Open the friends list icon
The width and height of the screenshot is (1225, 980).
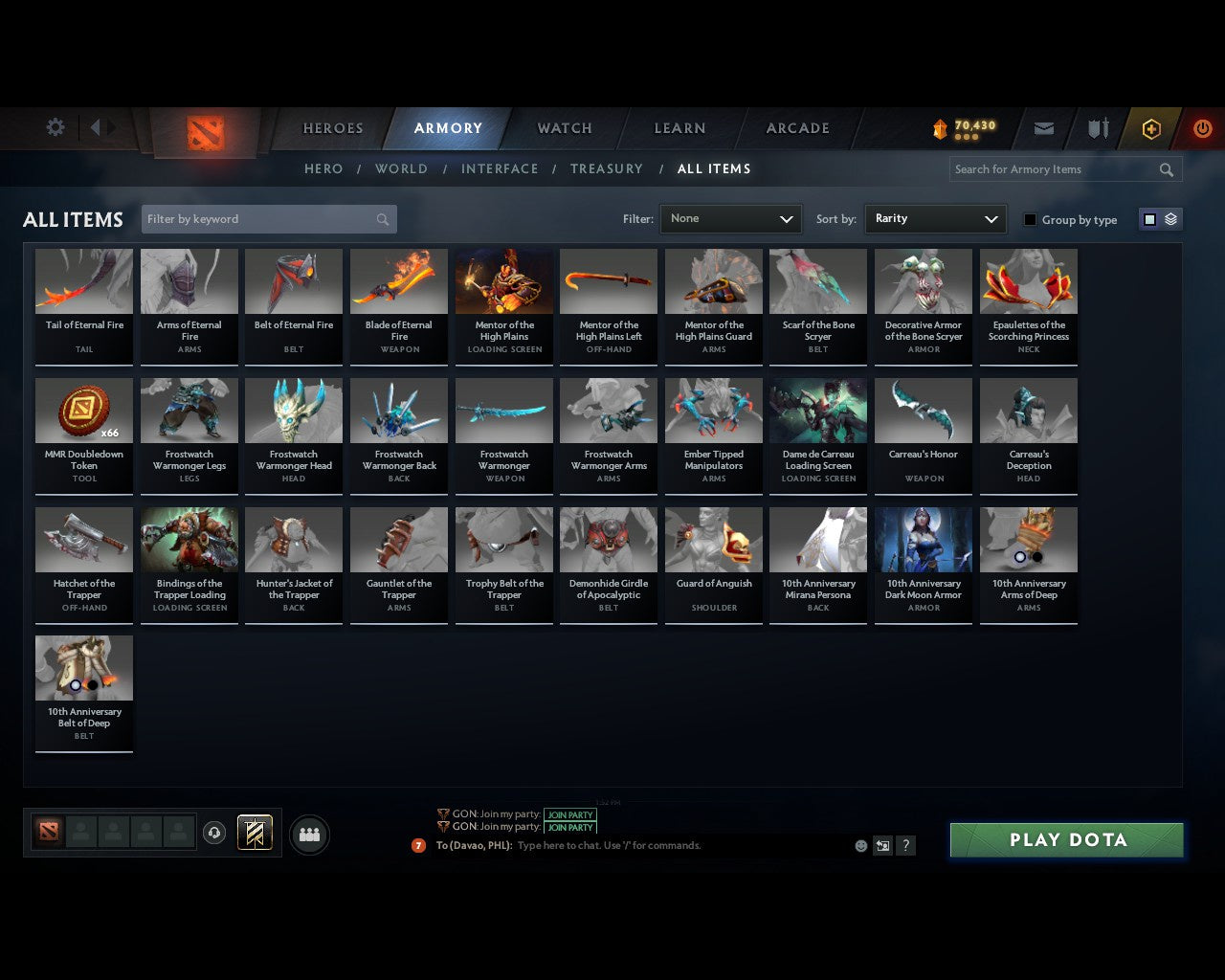pyautogui.click(x=308, y=834)
